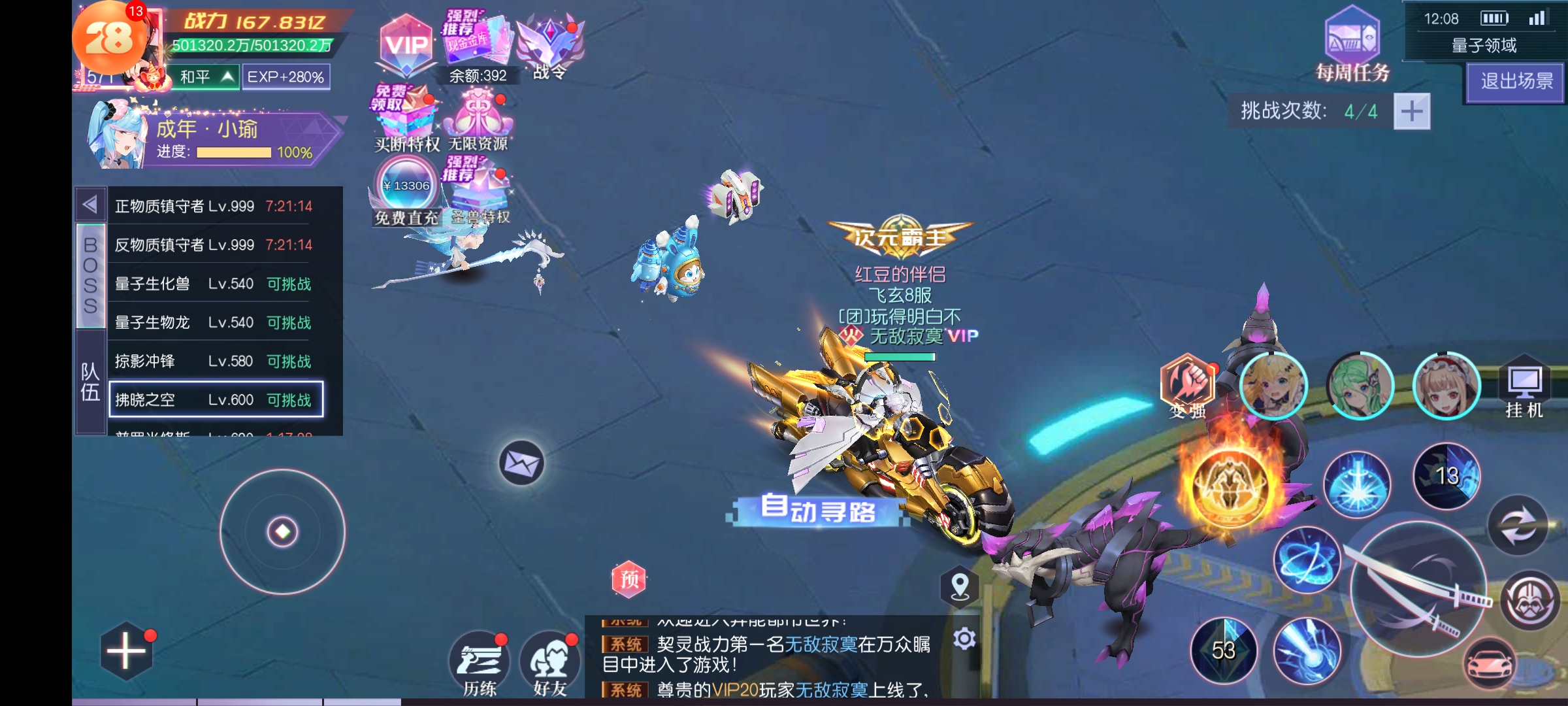Collapse the boss list with arrow button

[90, 205]
